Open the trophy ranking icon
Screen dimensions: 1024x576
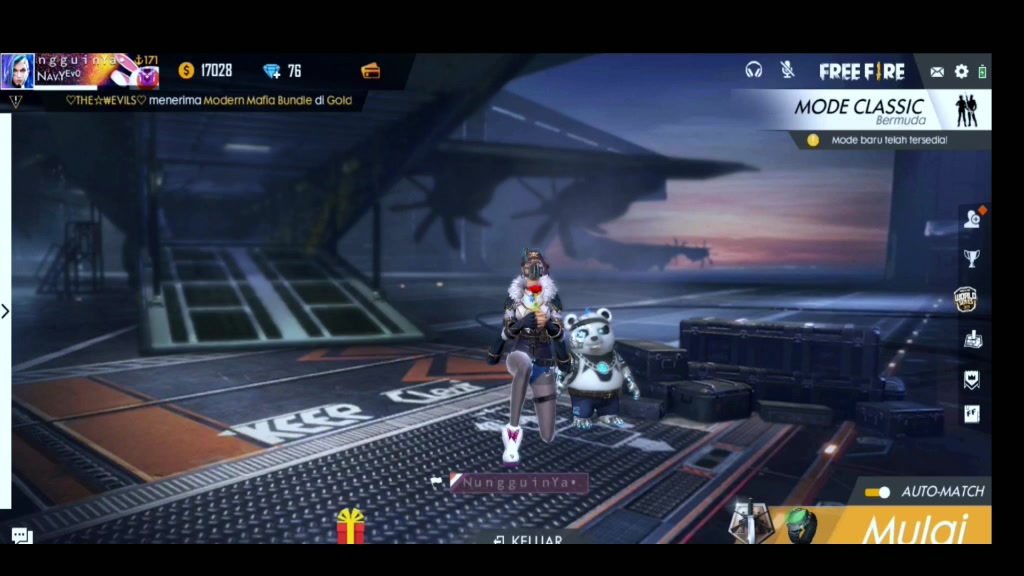click(971, 258)
